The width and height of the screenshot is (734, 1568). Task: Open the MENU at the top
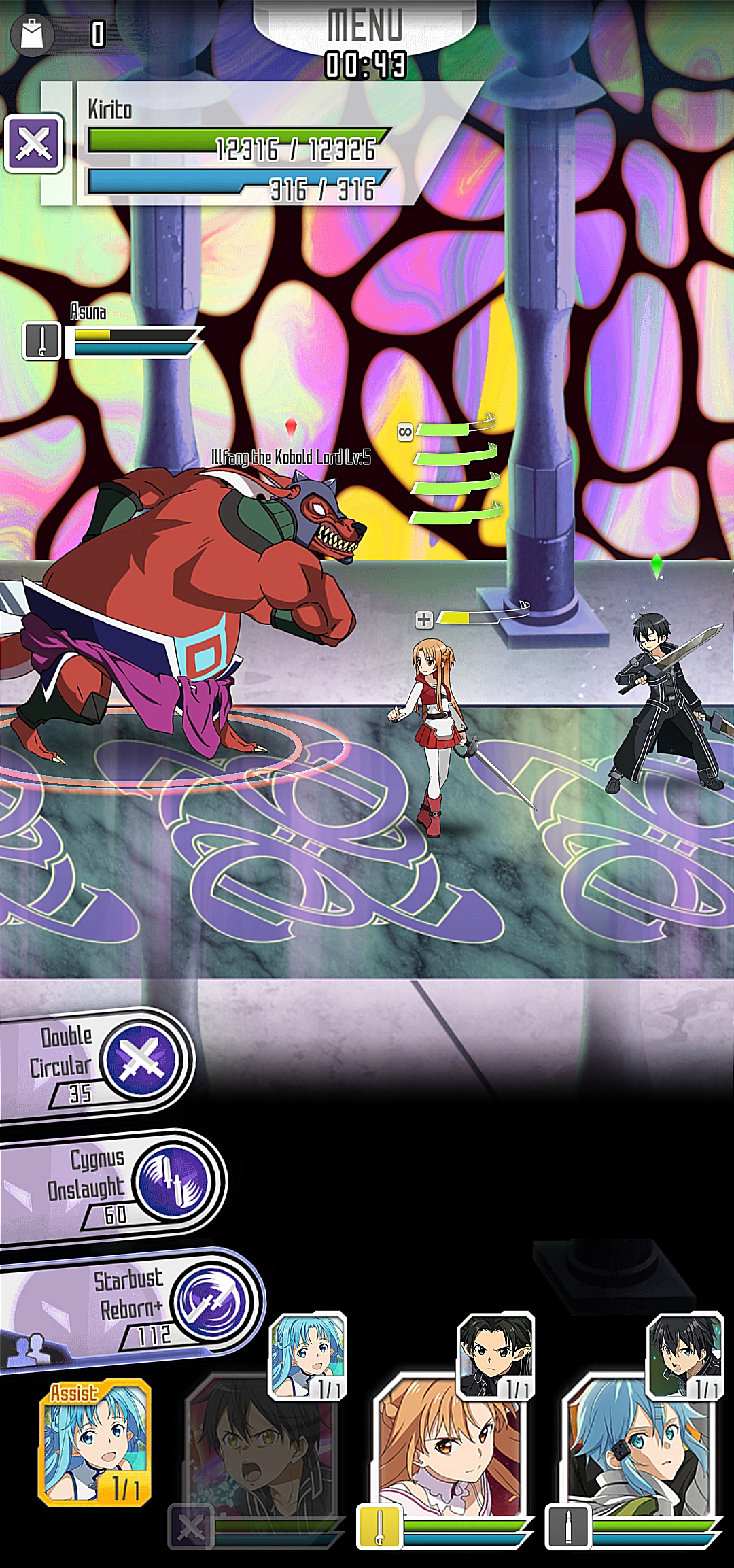coord(365,26)
